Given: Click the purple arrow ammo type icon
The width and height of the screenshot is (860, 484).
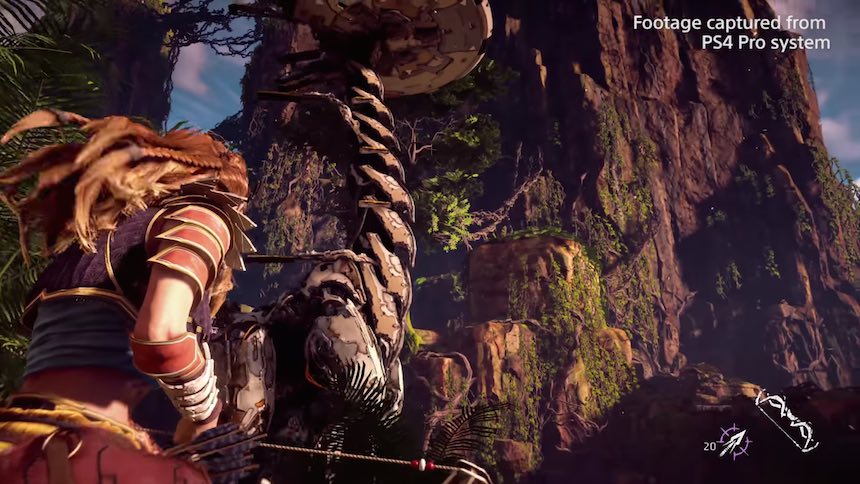Looking at the screenshot, I should pyautogui.click(x=735, y=441).
